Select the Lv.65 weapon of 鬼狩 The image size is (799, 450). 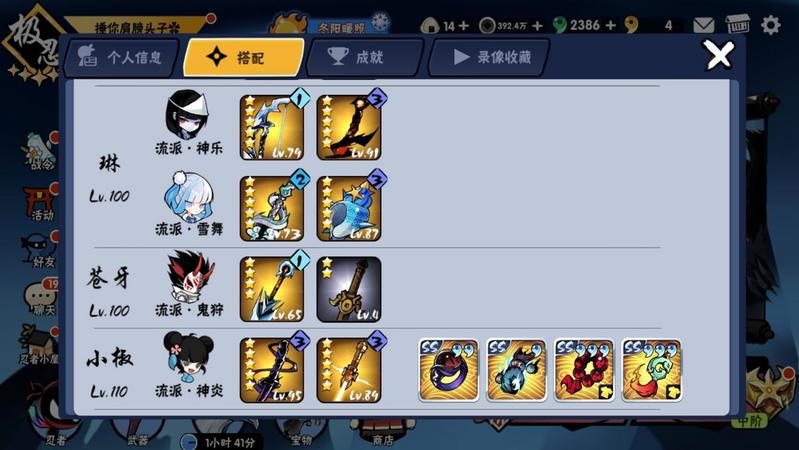(x=272, y=289)
